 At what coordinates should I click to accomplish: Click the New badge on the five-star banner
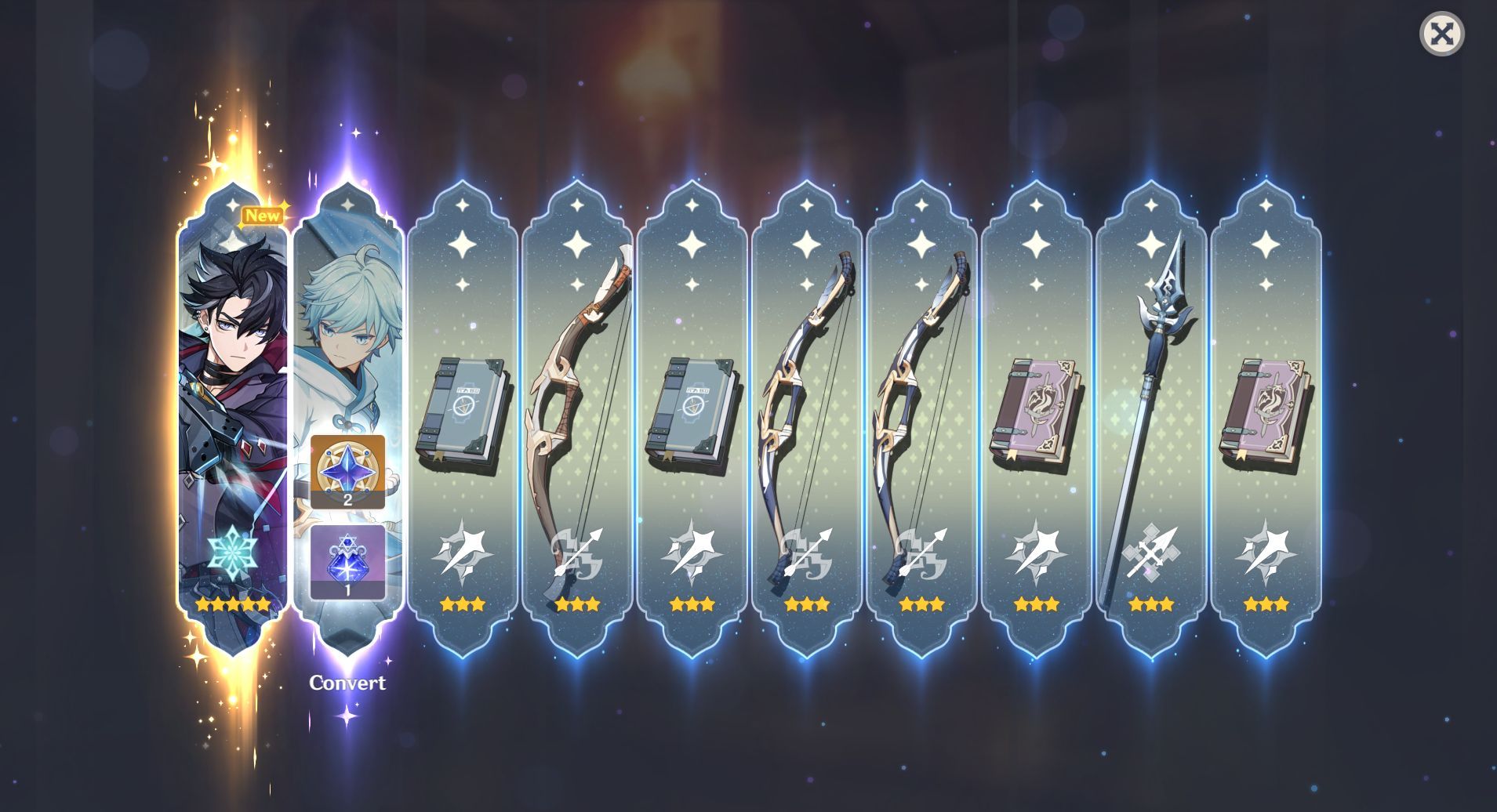[262, 216]
